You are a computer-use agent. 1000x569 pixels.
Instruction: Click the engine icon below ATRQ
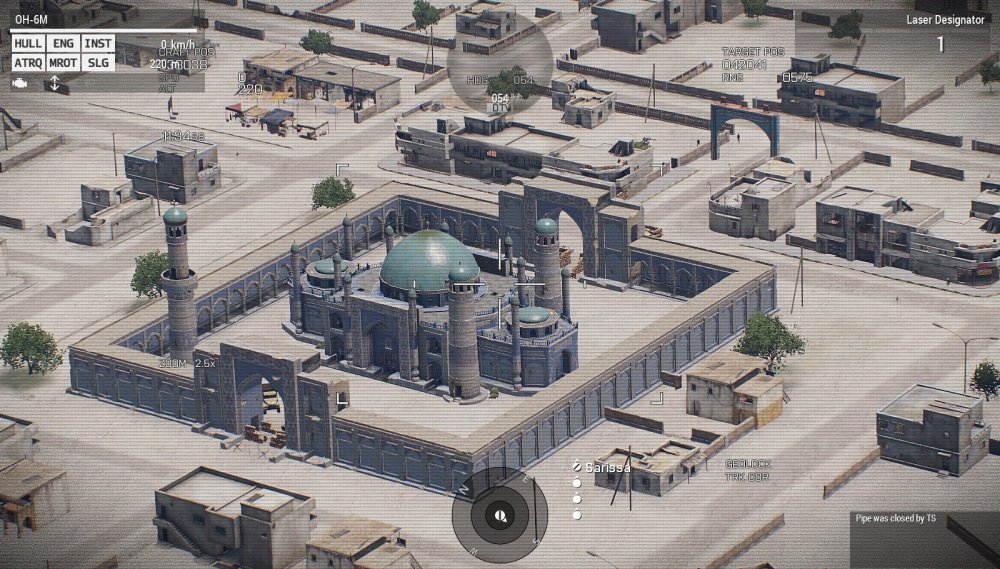pos(22,83)
